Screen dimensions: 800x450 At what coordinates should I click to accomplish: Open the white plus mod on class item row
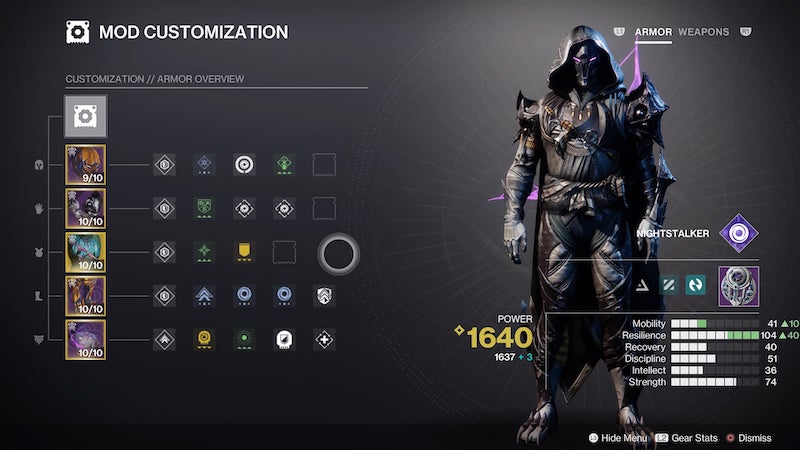(324, 340)
